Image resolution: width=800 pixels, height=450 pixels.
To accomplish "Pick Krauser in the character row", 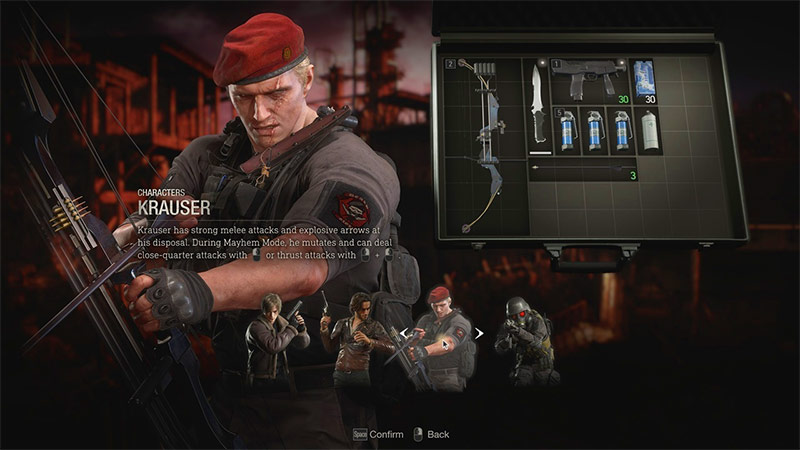I will [x=441, y=338].
